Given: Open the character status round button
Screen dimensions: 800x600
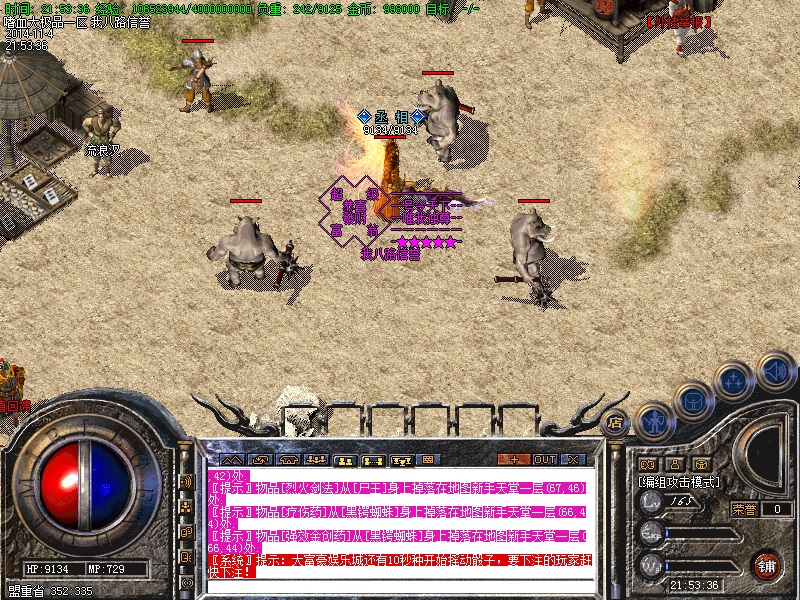Looking at the screenshot, I should (x=655, y=420).
